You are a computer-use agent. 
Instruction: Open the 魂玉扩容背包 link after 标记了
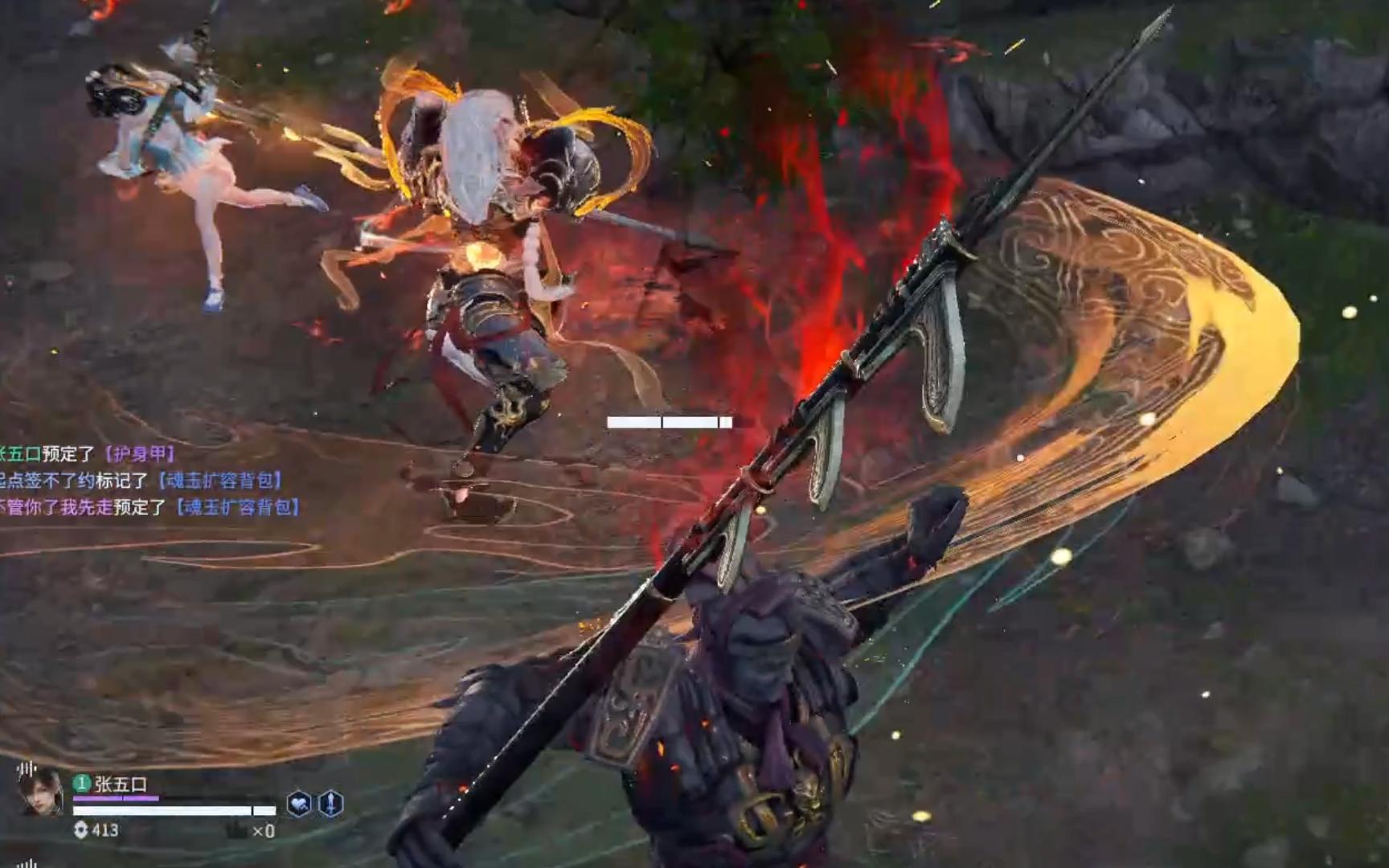[220, 481]
